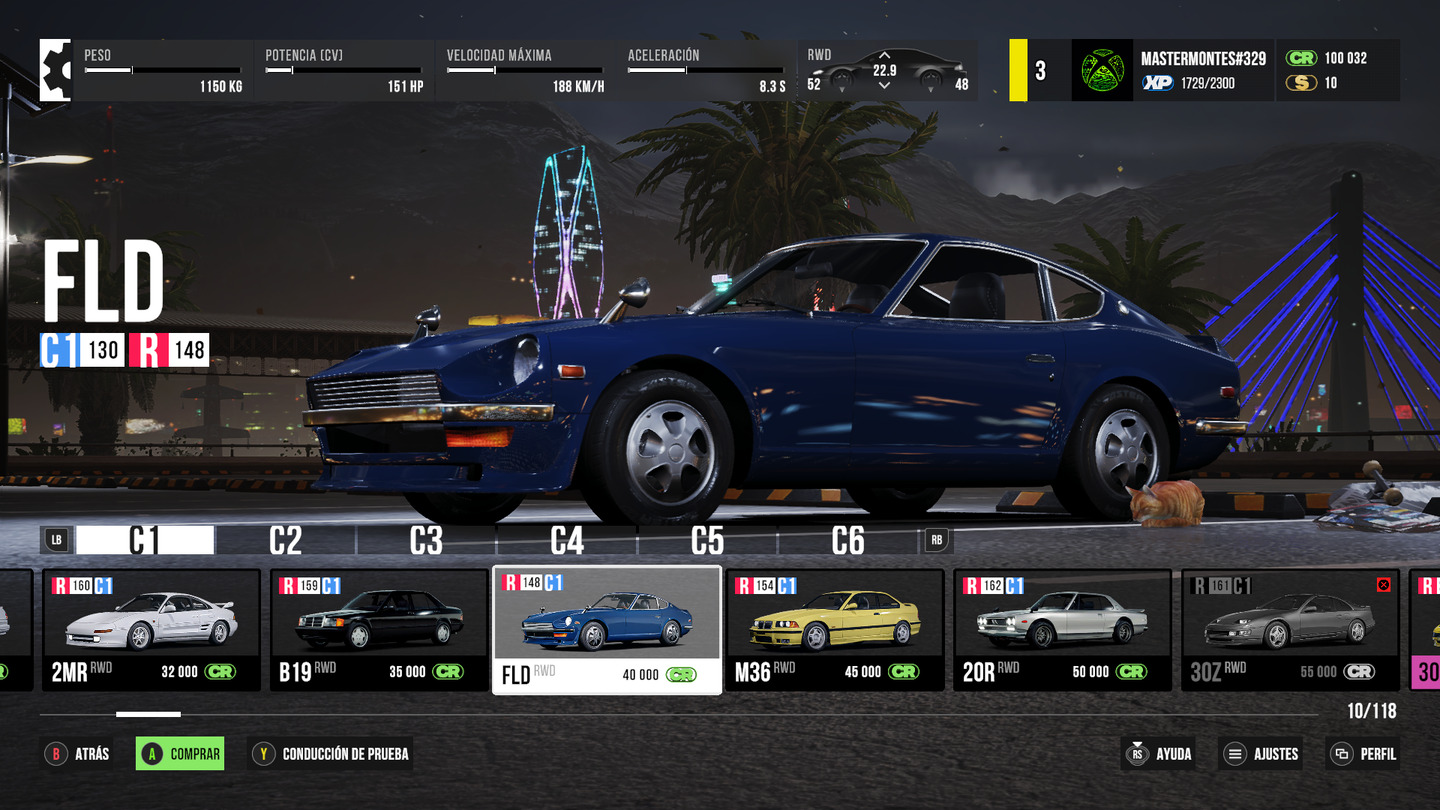Choose the C6 class tab

point(848,541)
